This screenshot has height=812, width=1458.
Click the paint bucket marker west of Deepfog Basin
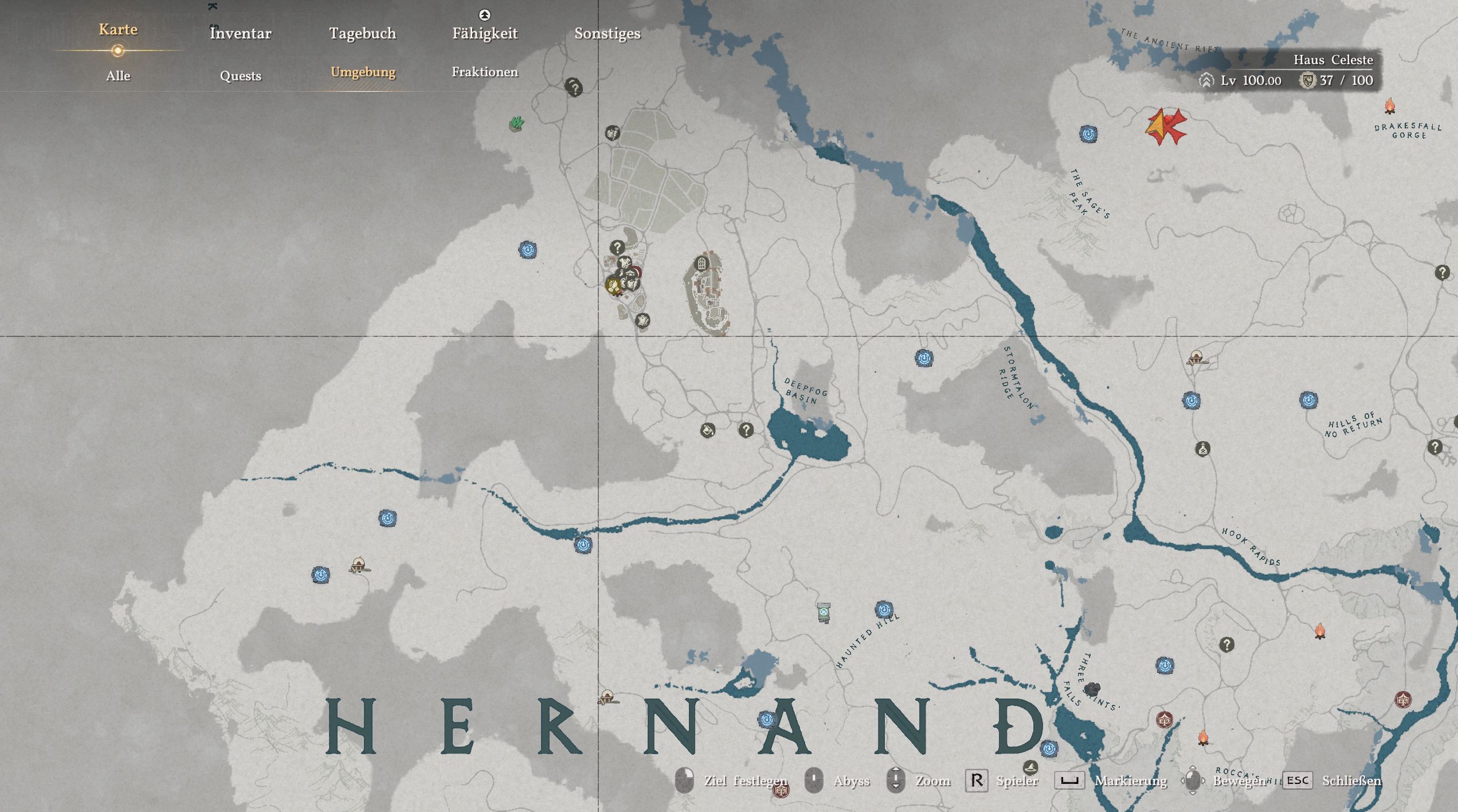708,430
